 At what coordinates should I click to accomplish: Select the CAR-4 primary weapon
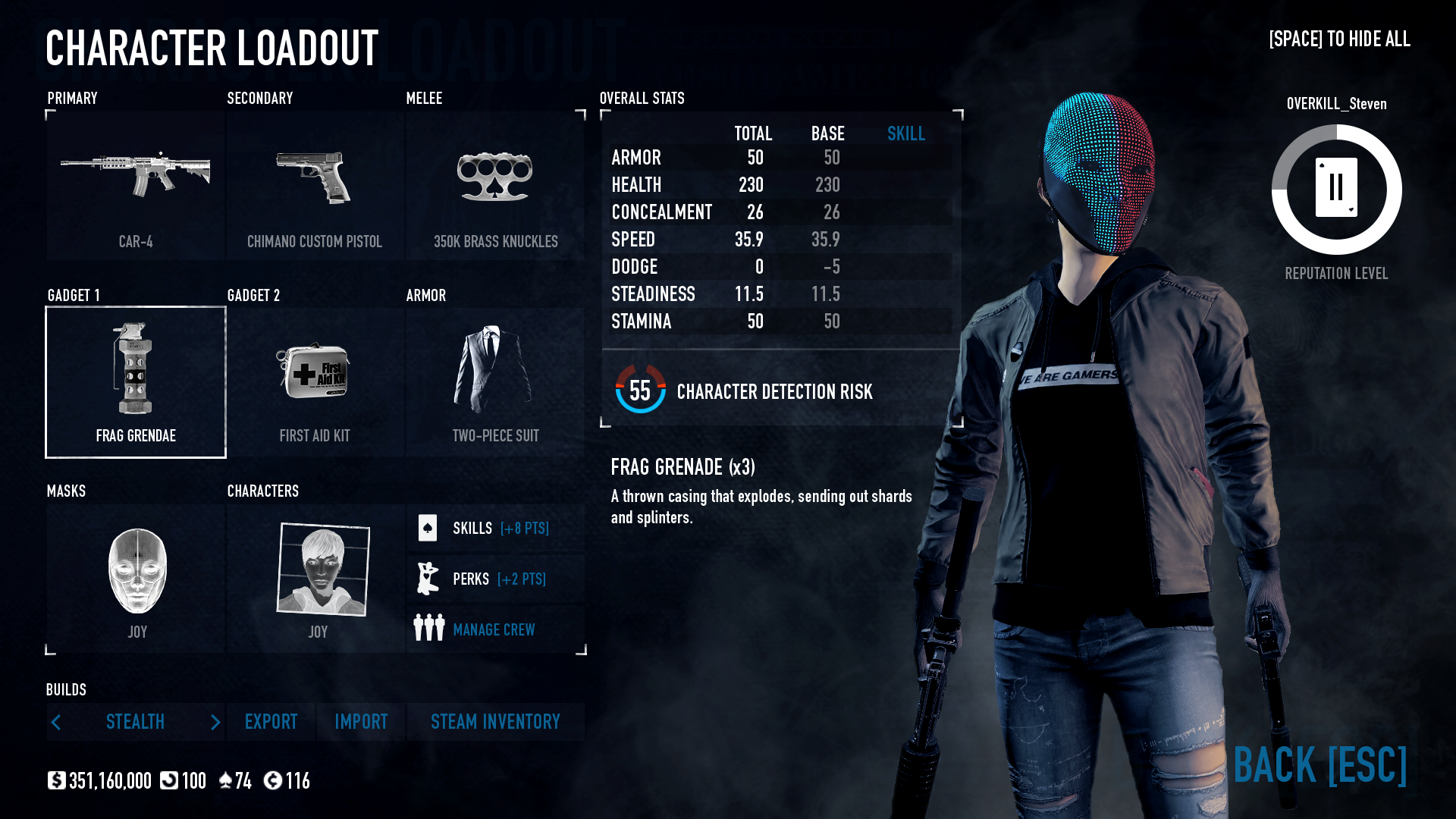135,182
